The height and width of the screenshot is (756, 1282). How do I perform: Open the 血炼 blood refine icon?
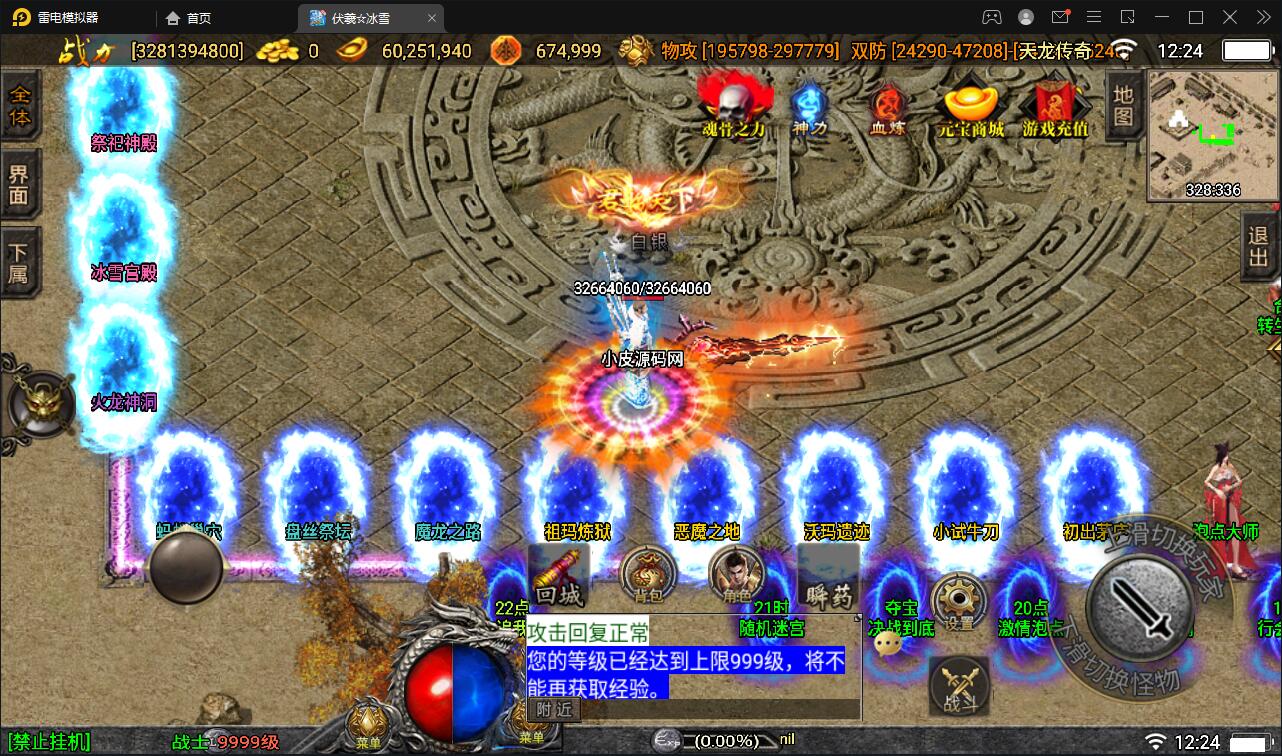click(886, 100)
